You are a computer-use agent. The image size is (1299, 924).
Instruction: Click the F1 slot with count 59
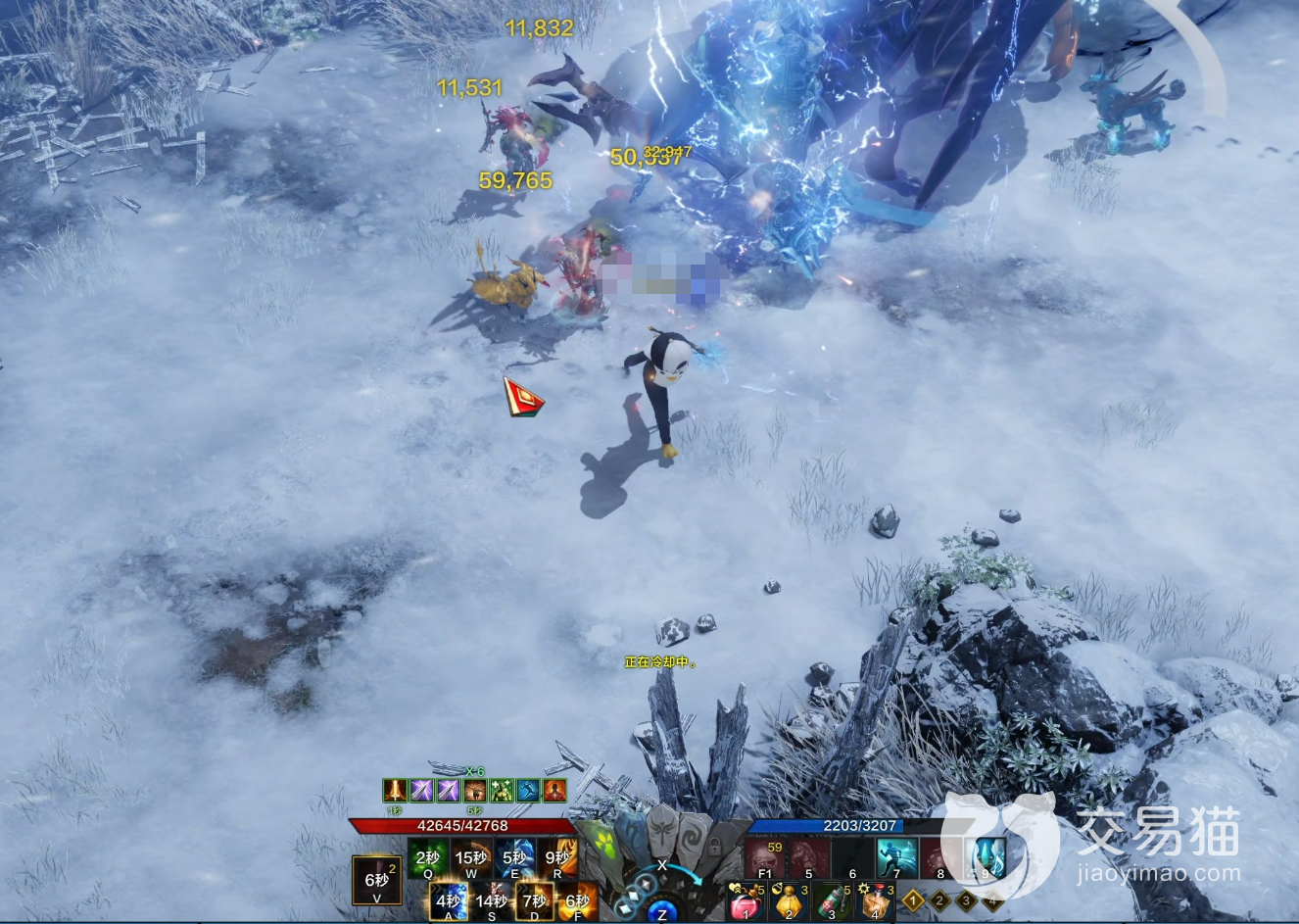point(765,856)
